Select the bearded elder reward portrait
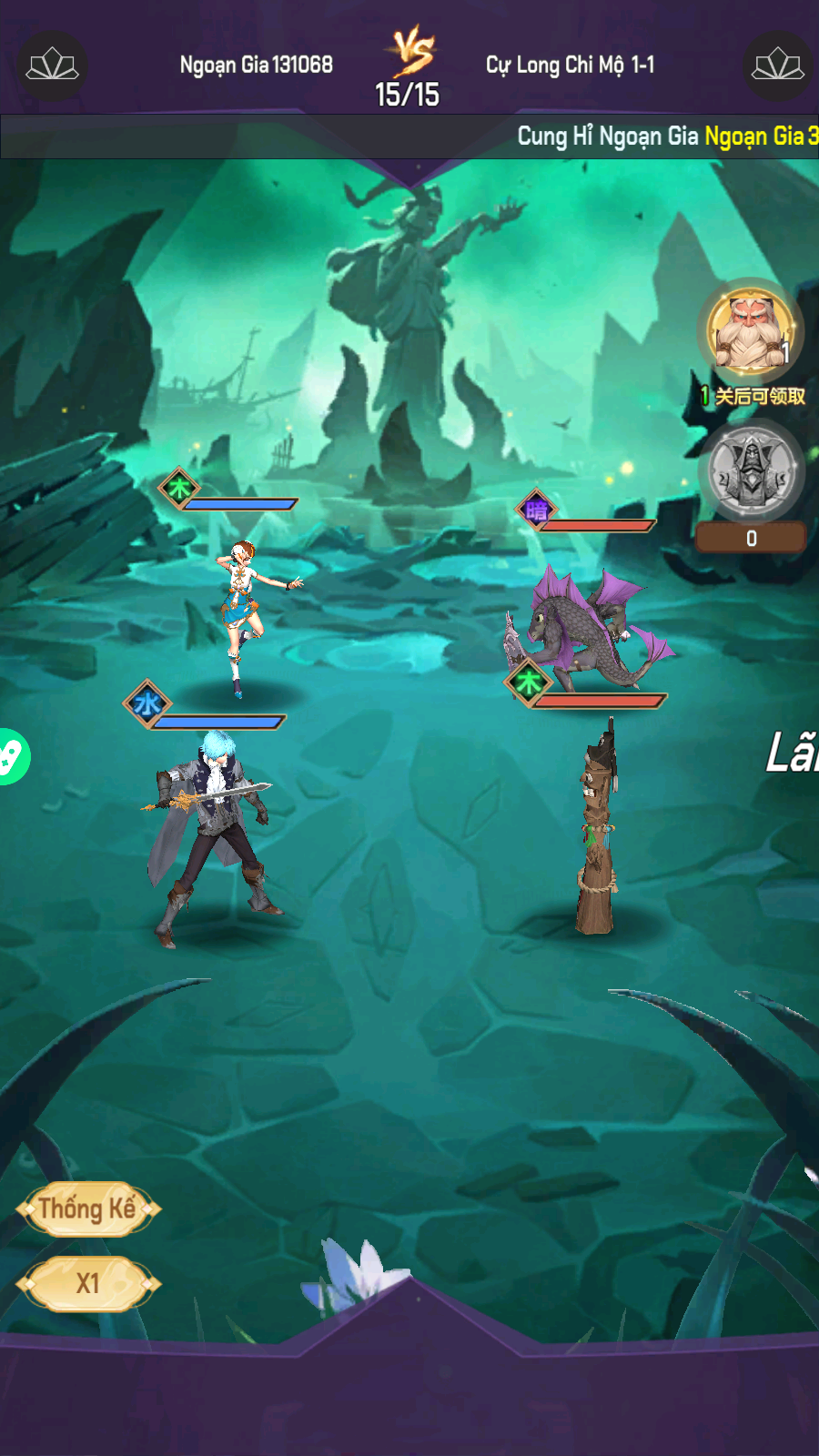This screenshot has height=1456, width=819. pyautogui.click(x=750, y=331)
